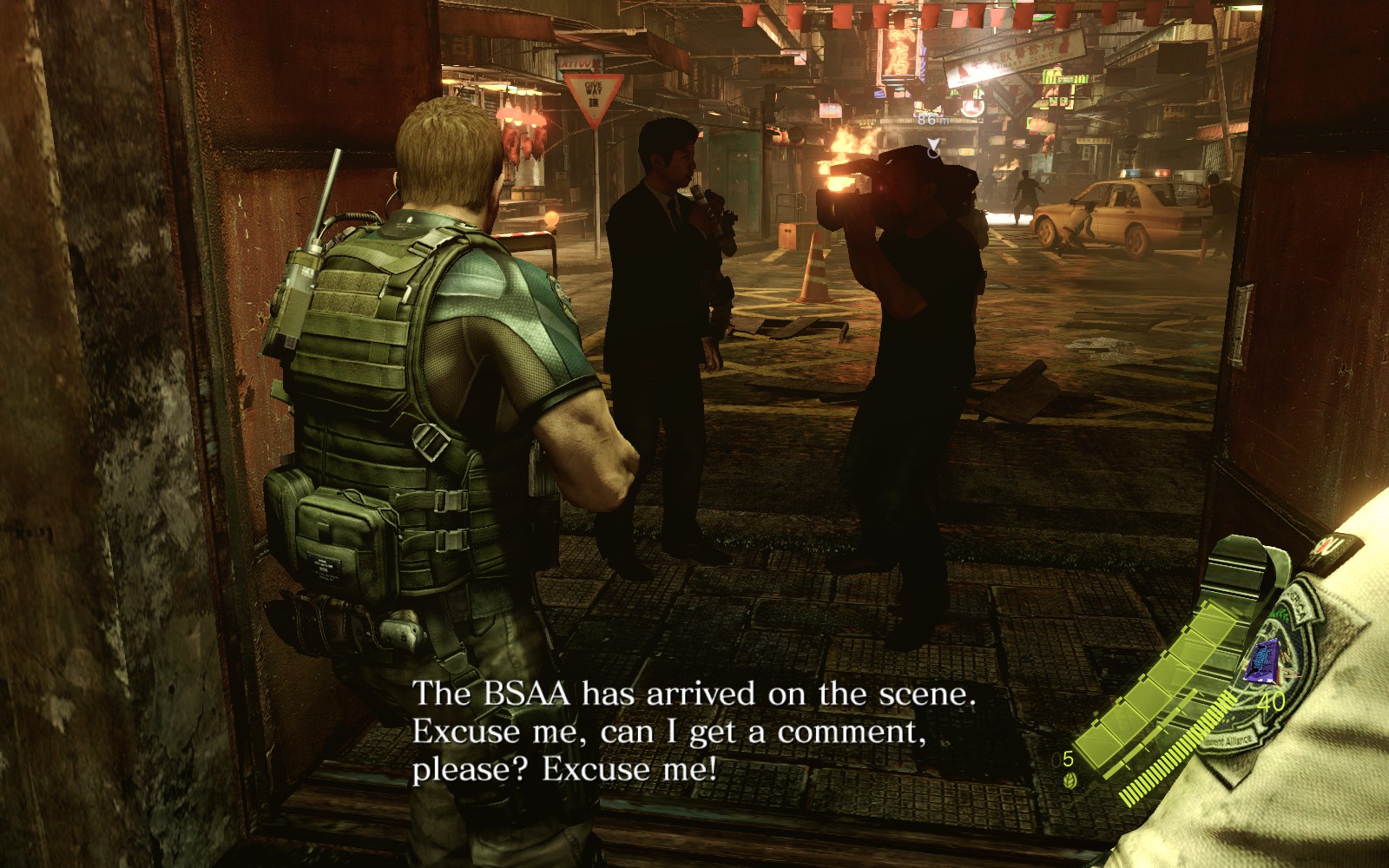Open the Give Way sign marker

click(x=592, y=89)
